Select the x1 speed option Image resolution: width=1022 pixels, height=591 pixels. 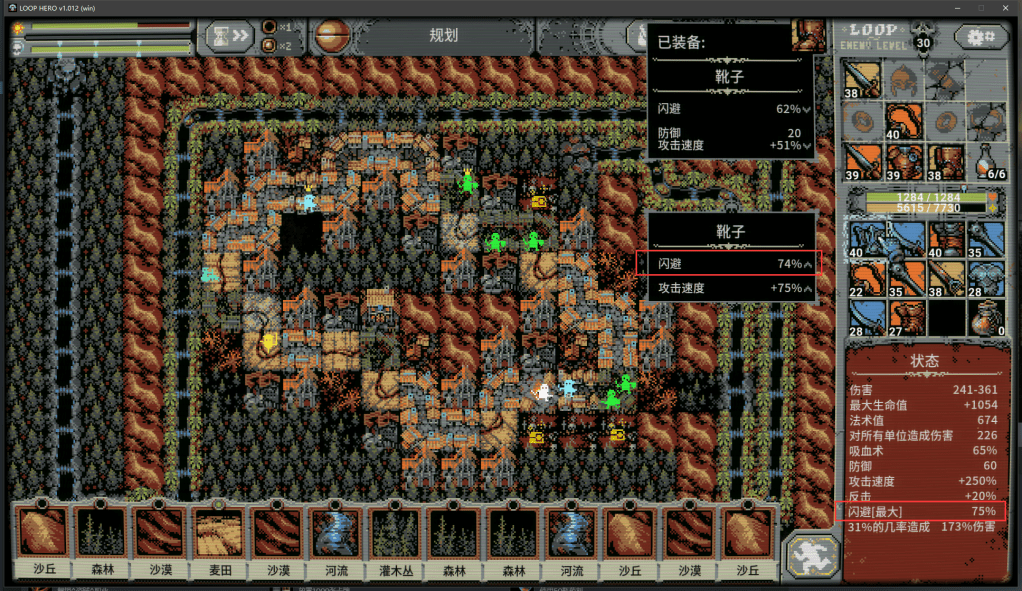275,27
